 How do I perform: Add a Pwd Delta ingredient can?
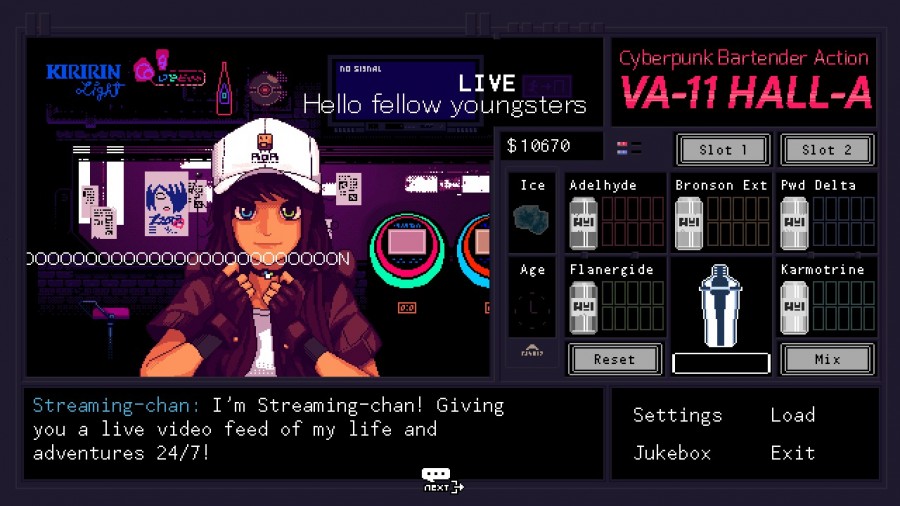794,223
